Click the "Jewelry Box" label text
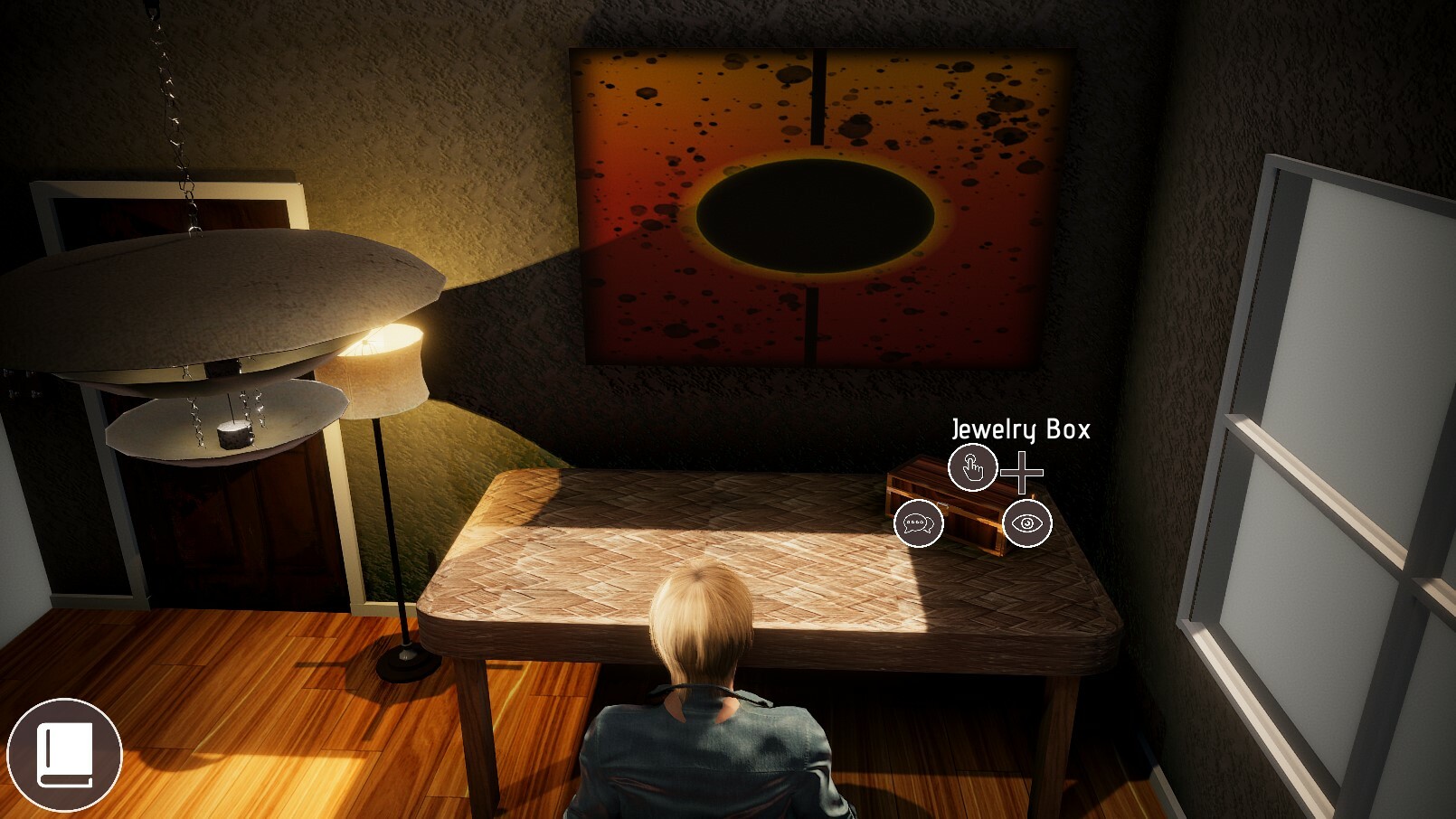The width and height of the screenshot is (1456, 819). point(1020,431)
